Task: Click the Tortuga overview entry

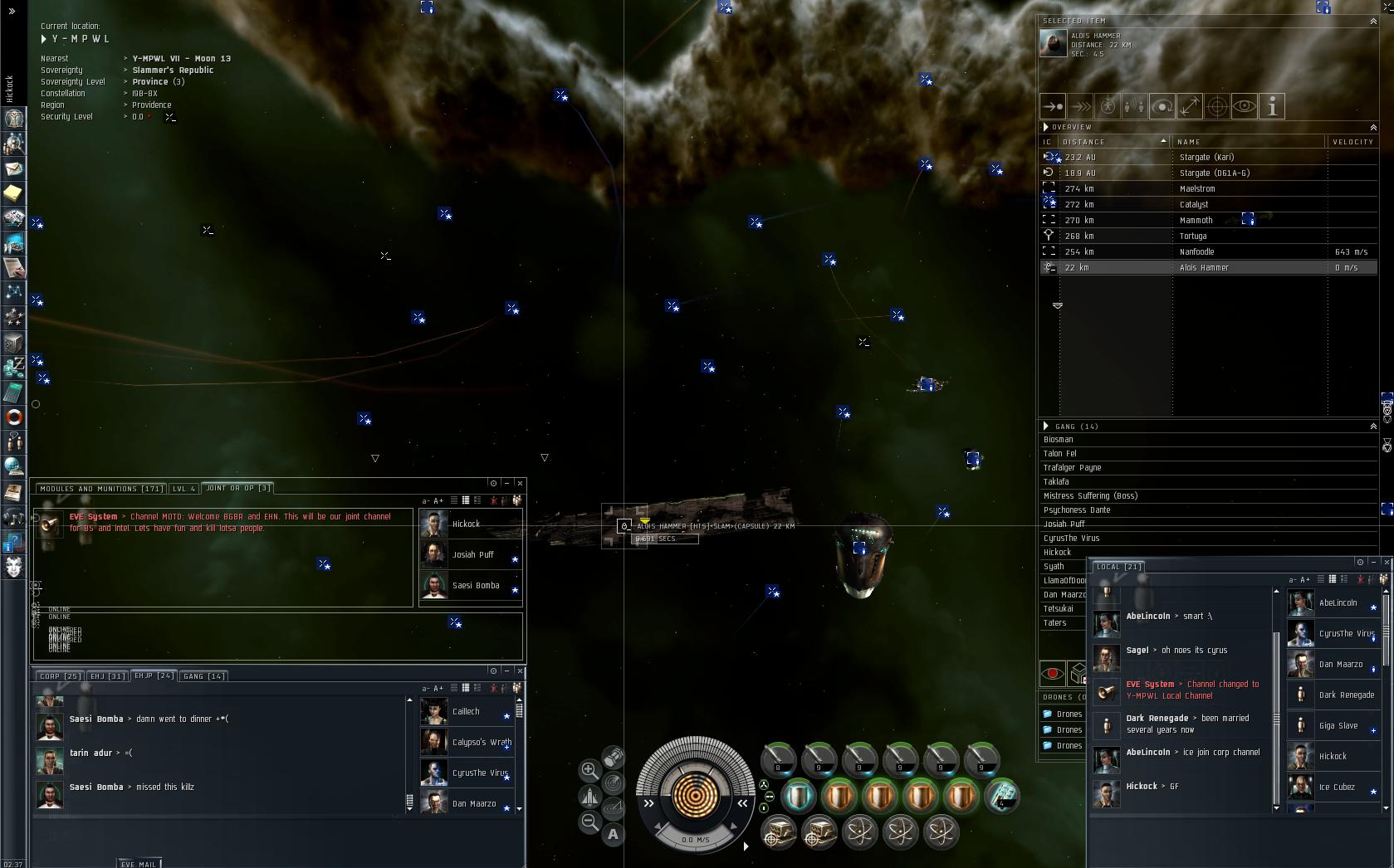Action: [1193, 237]
